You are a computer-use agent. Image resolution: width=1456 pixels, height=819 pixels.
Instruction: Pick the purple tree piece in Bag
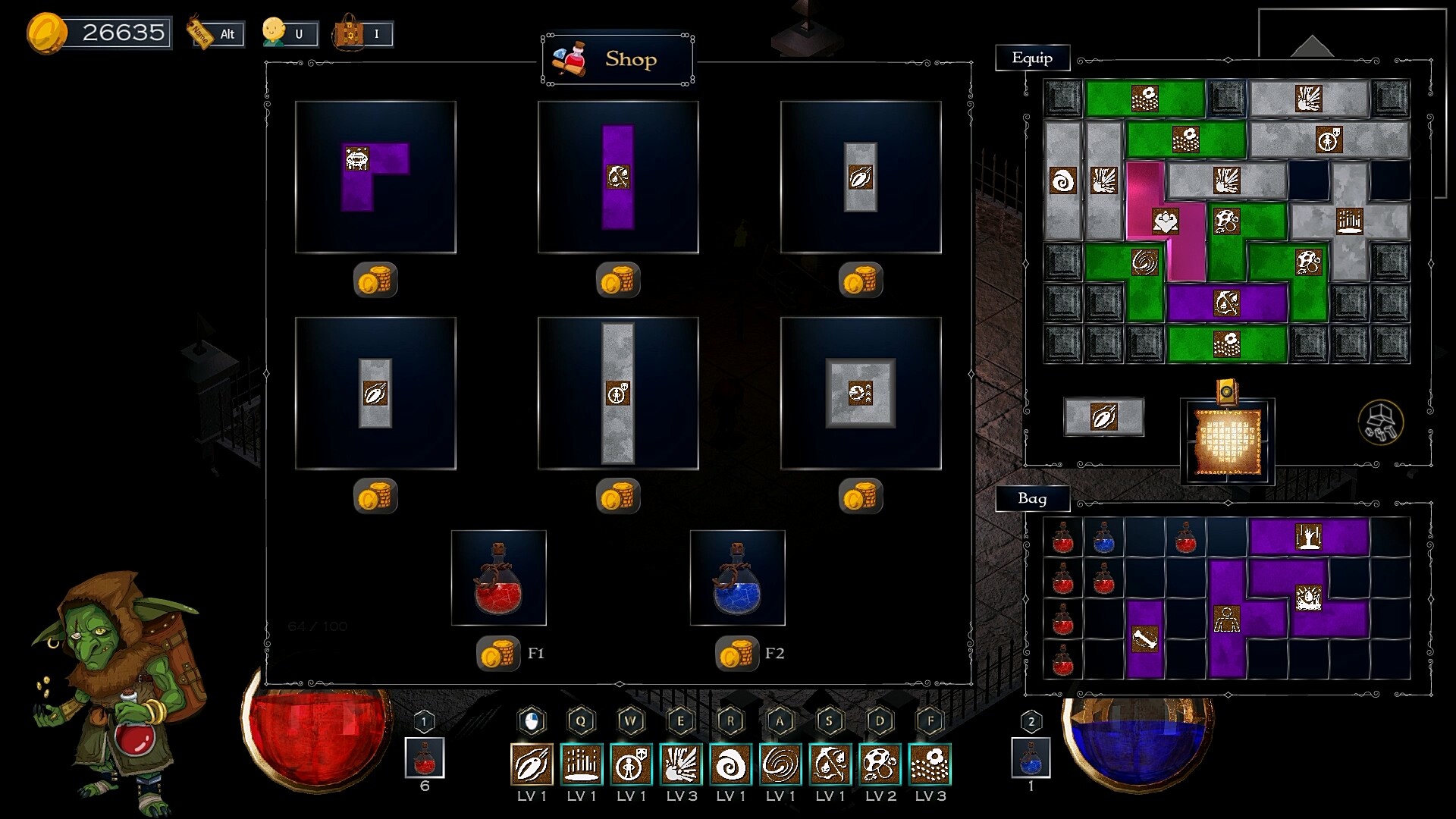(1309, 536)
